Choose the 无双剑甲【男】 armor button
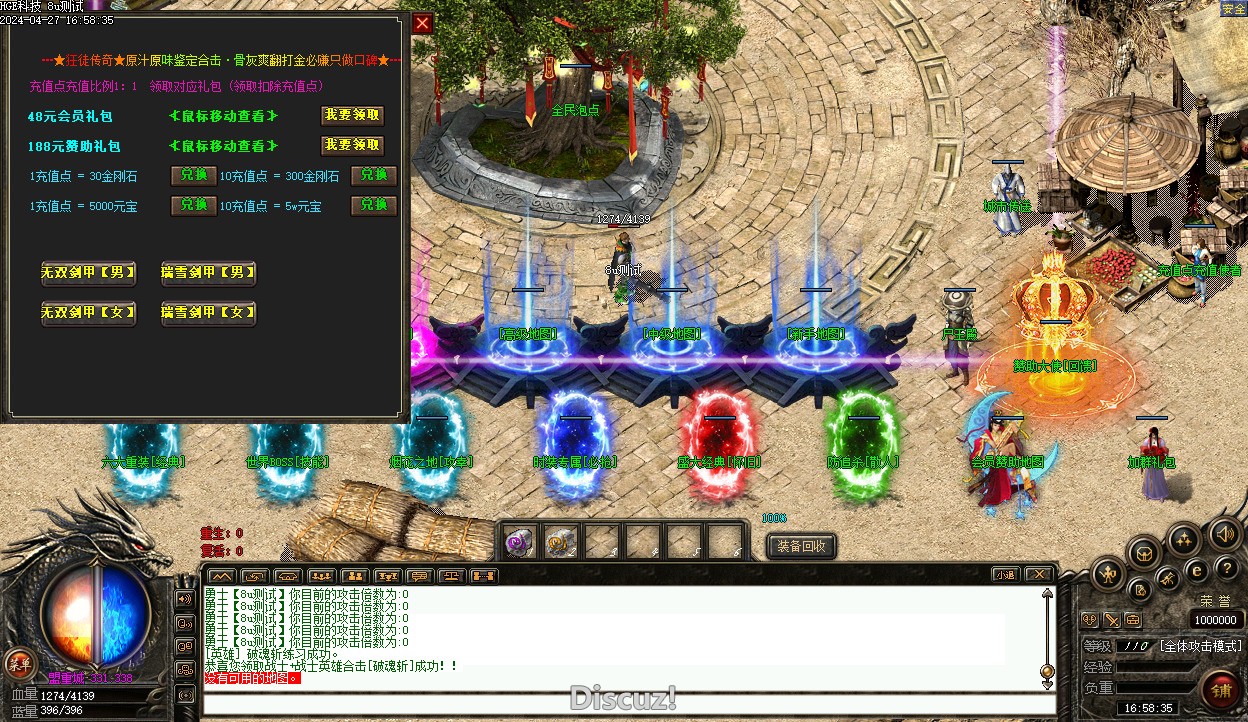Viewport: 1248px width, 722px height. pyautogui.click(x=88, y=273)
